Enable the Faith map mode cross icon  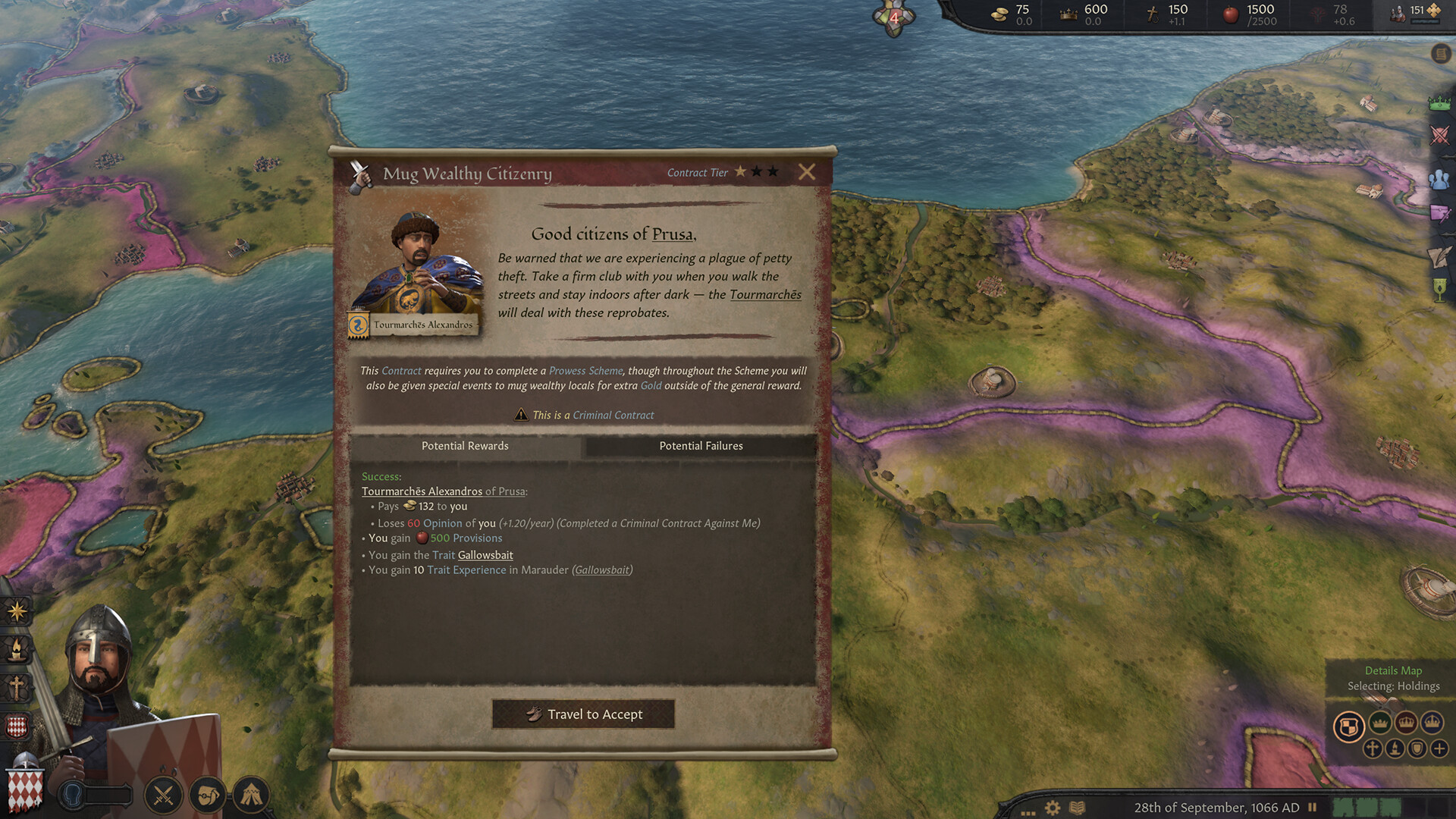[x=1373, y=749]
